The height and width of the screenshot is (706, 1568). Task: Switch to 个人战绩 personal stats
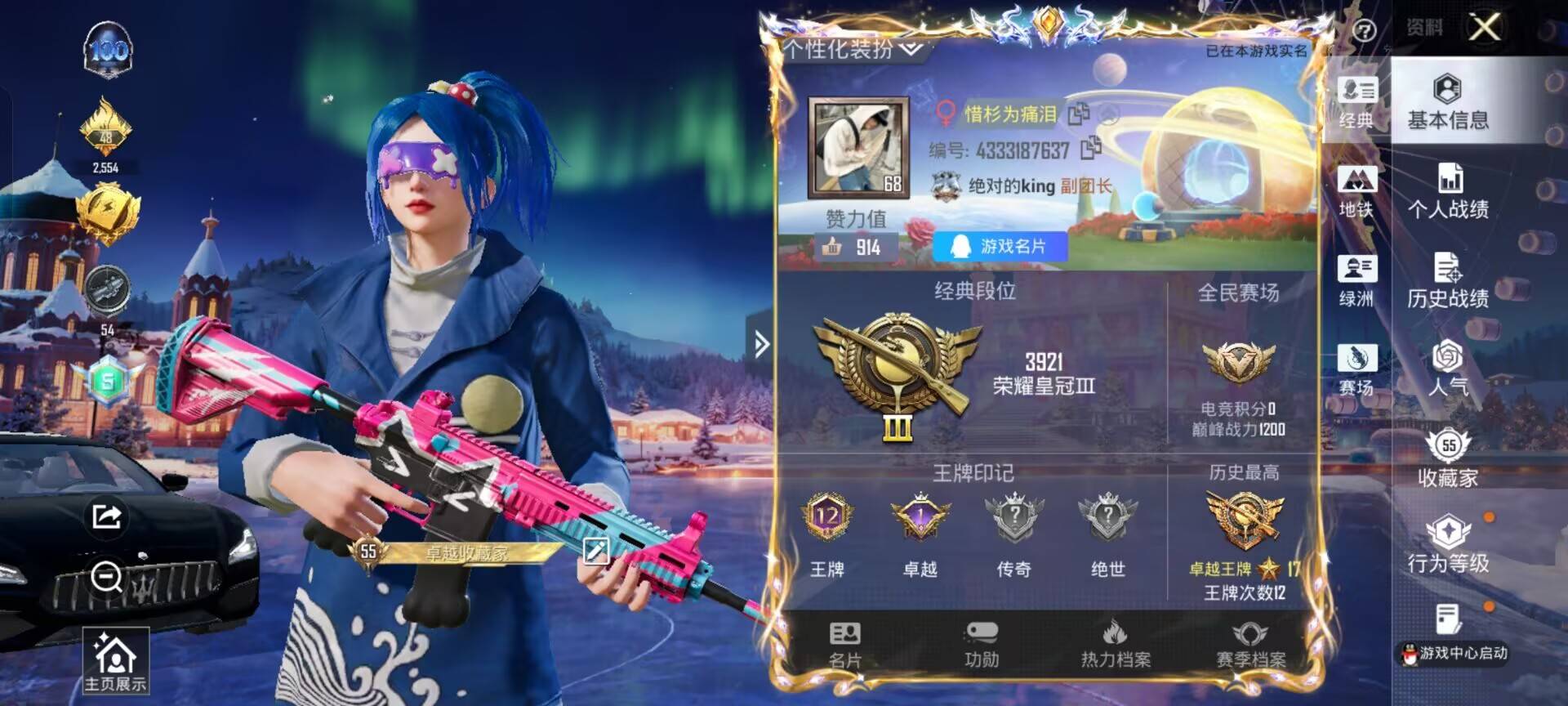click(1447, 191)
